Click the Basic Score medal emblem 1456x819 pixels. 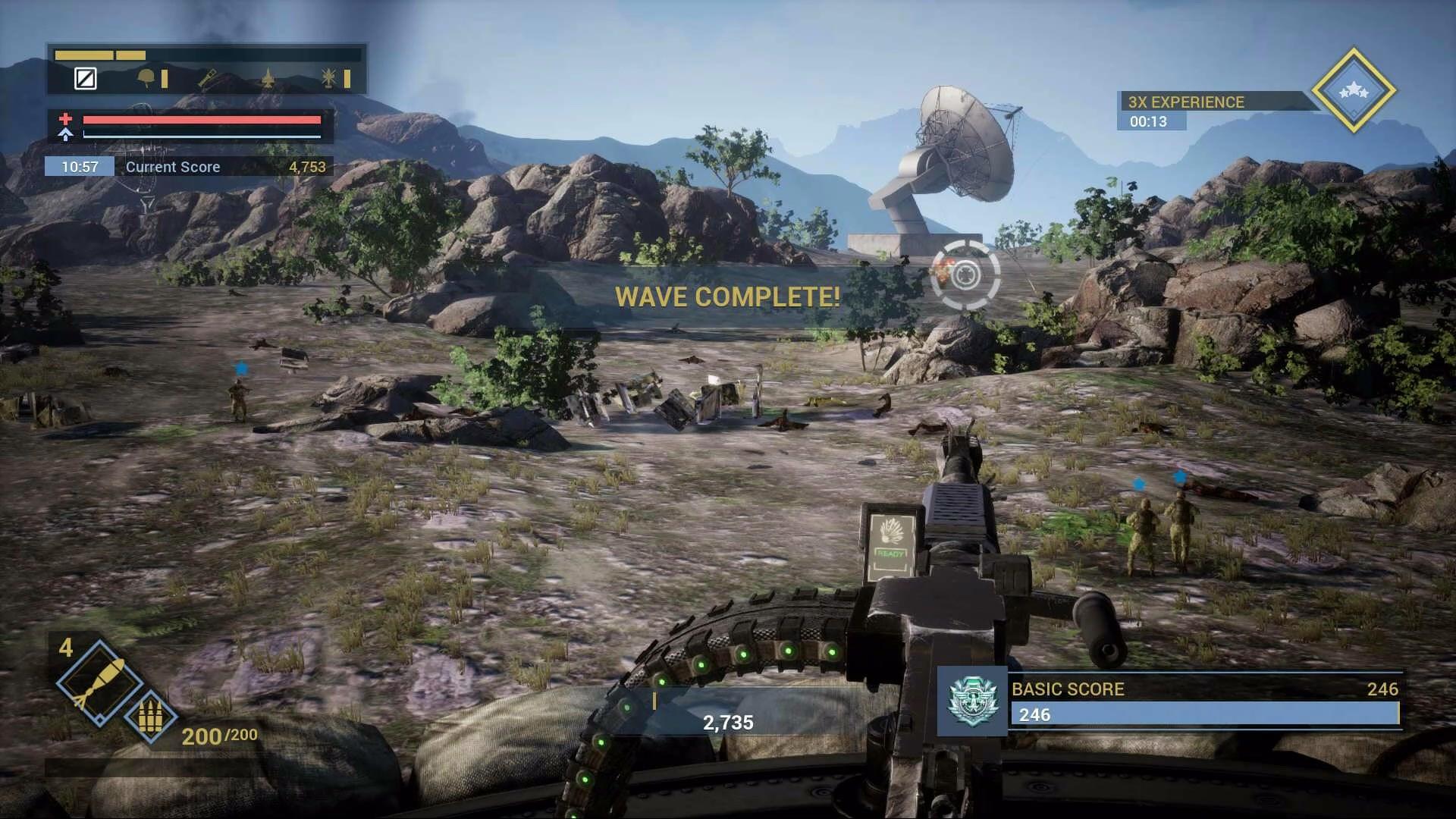tap(972, 701)
